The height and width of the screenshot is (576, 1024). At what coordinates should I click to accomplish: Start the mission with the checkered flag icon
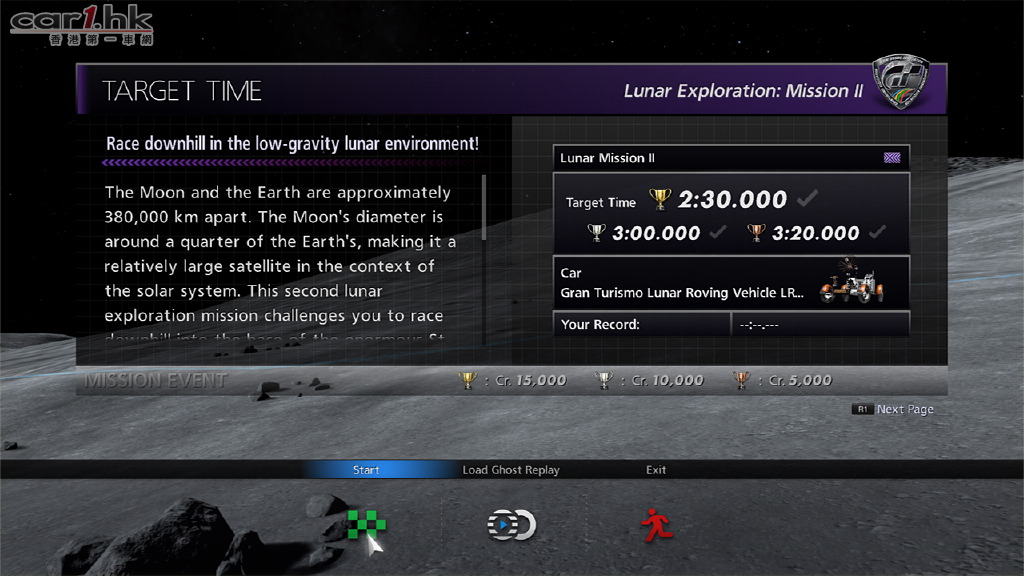[x=366, y=525]
